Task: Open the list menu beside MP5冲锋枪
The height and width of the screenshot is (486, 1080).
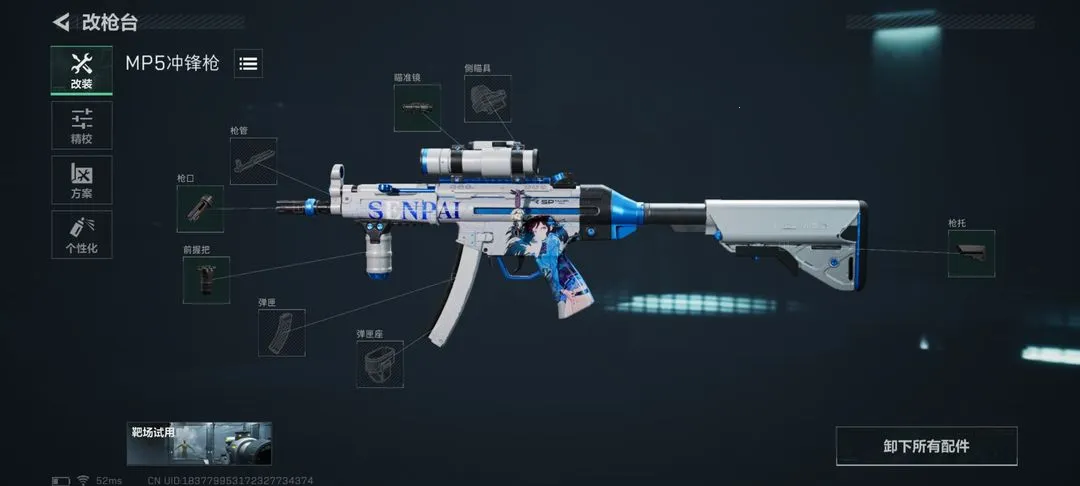Action: (x=248, y=63)
